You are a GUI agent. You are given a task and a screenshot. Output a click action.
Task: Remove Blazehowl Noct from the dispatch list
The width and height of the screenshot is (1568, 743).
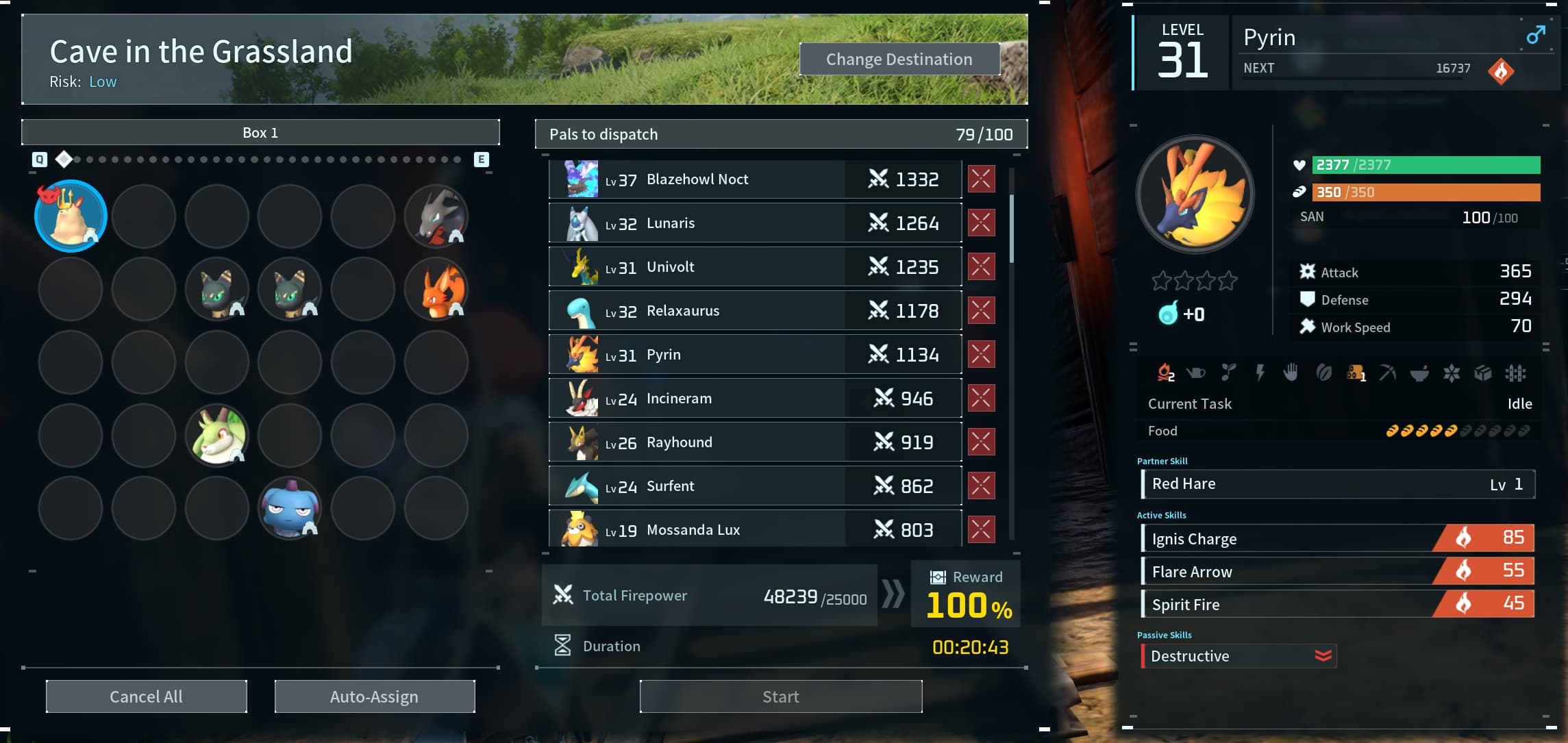(981, 179)
